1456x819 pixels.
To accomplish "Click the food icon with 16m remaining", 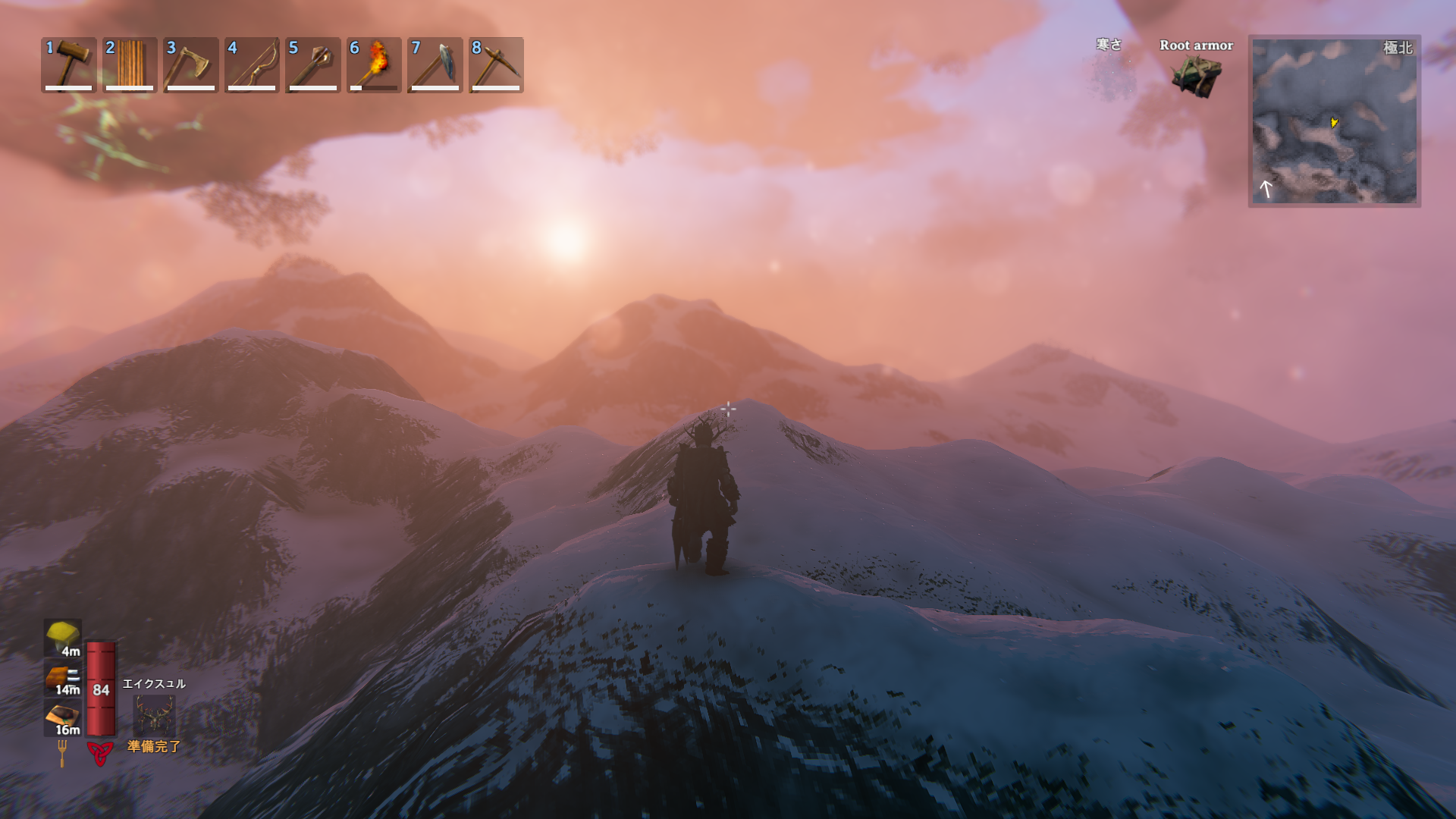I will point(63,718).
